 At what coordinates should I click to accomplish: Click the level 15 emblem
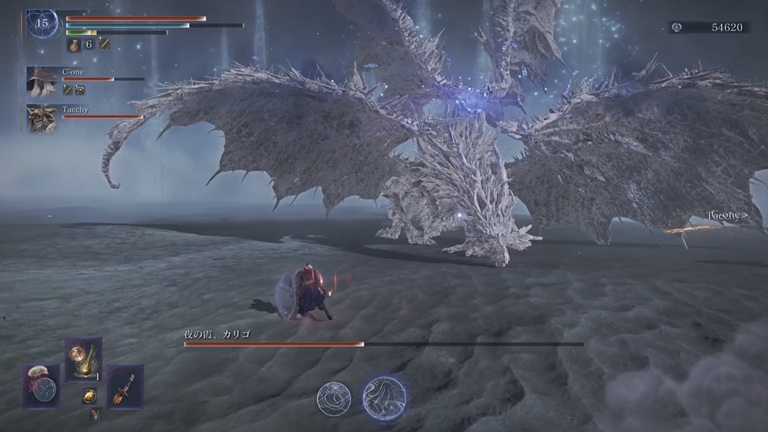[x=42, y=22]
